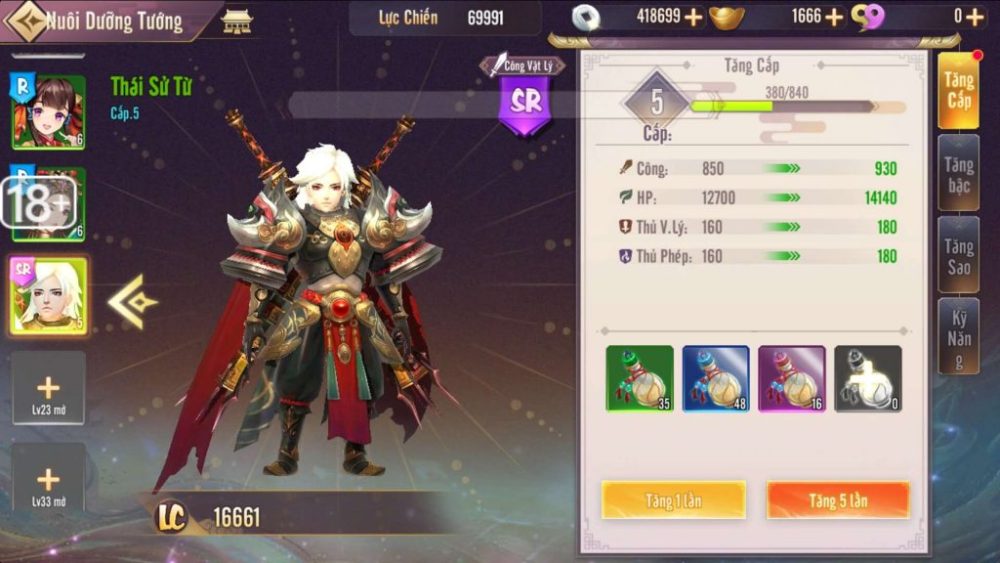Click the Tăng 5 lần button
The image size is (1000, 563).
[x=838, y=500]
